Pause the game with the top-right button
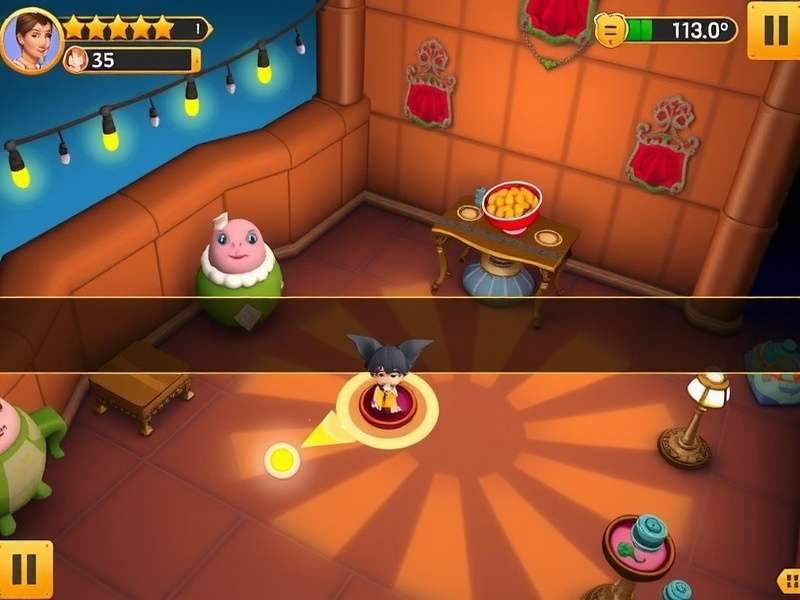The width and height of the screenshot is (800, 600). [773, 29]
